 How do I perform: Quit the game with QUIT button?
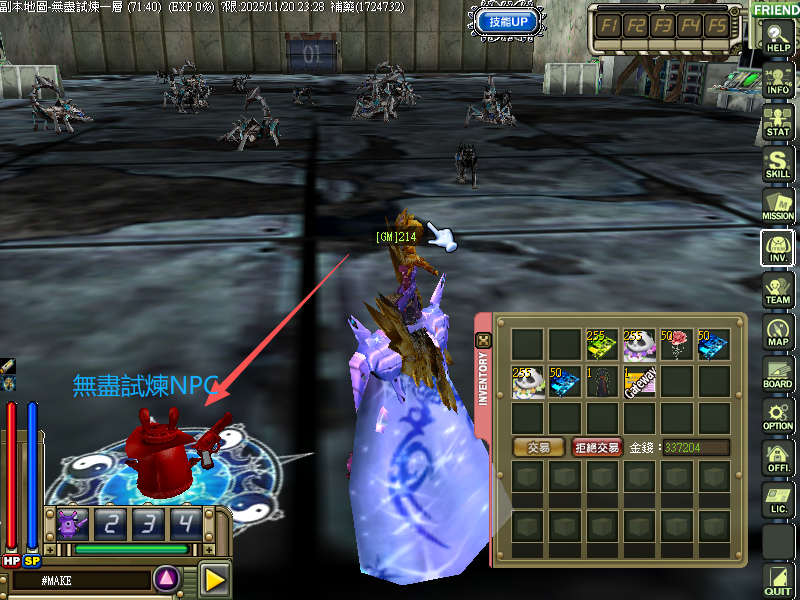pyautogui.click(x=778, y=580)
